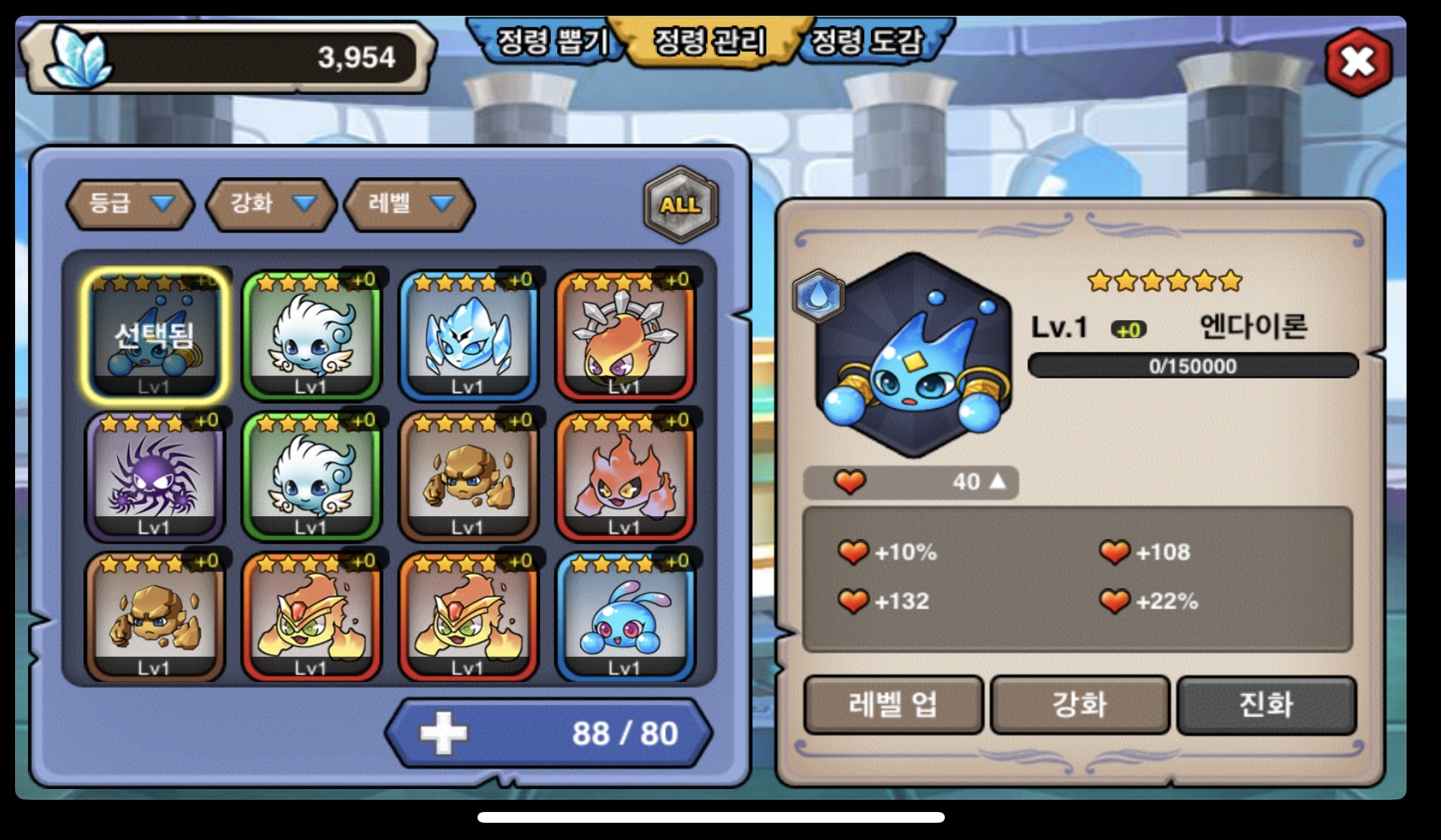This screenshot has height=840, width=1441.
Task: Click the selected 선택됨 spirit tile
Action: click(154, 335)
